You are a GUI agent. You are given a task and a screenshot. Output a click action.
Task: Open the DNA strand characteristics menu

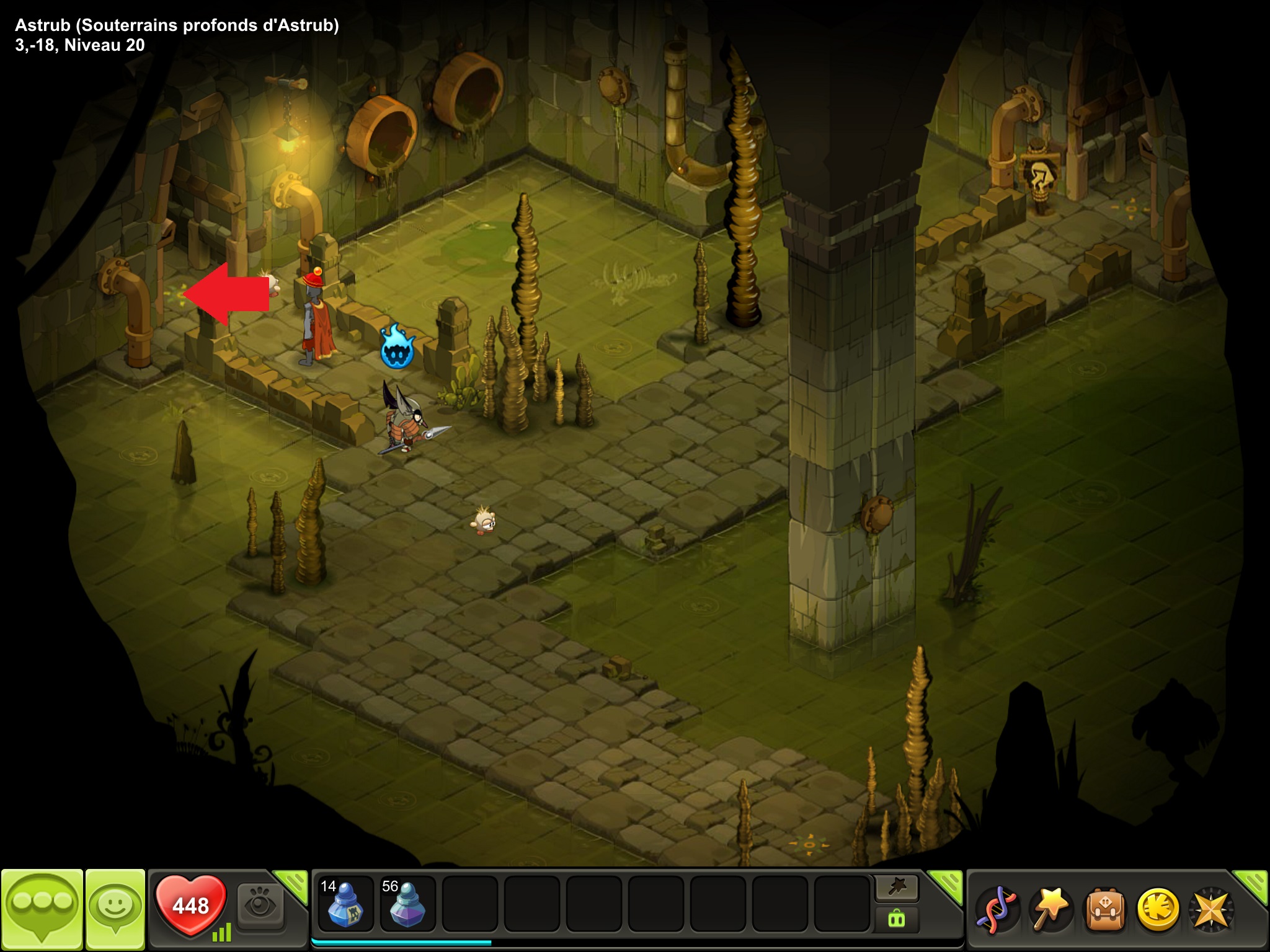click(x=996, y=910)
